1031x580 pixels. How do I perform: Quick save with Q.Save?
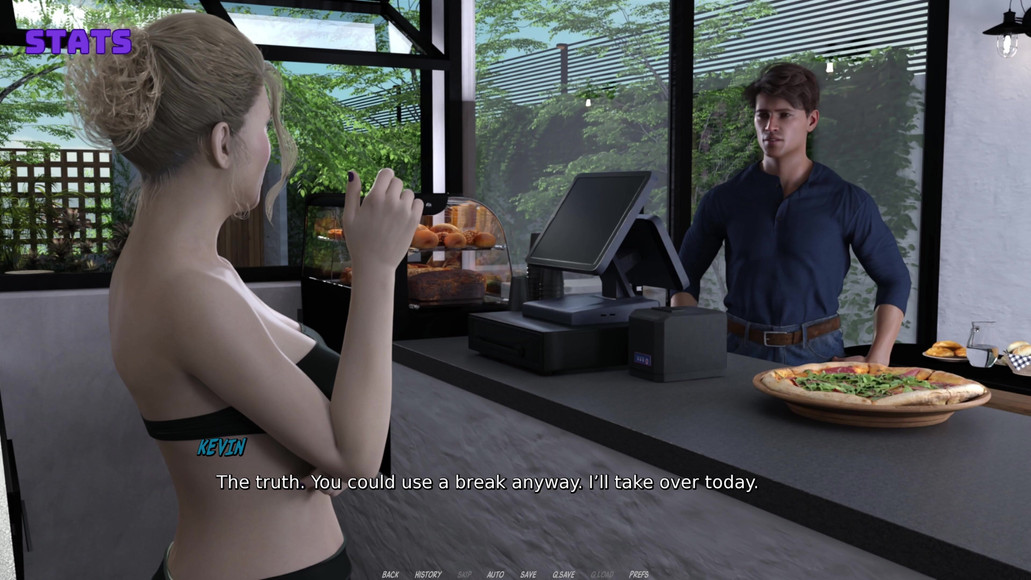click(x=564, y=574)
